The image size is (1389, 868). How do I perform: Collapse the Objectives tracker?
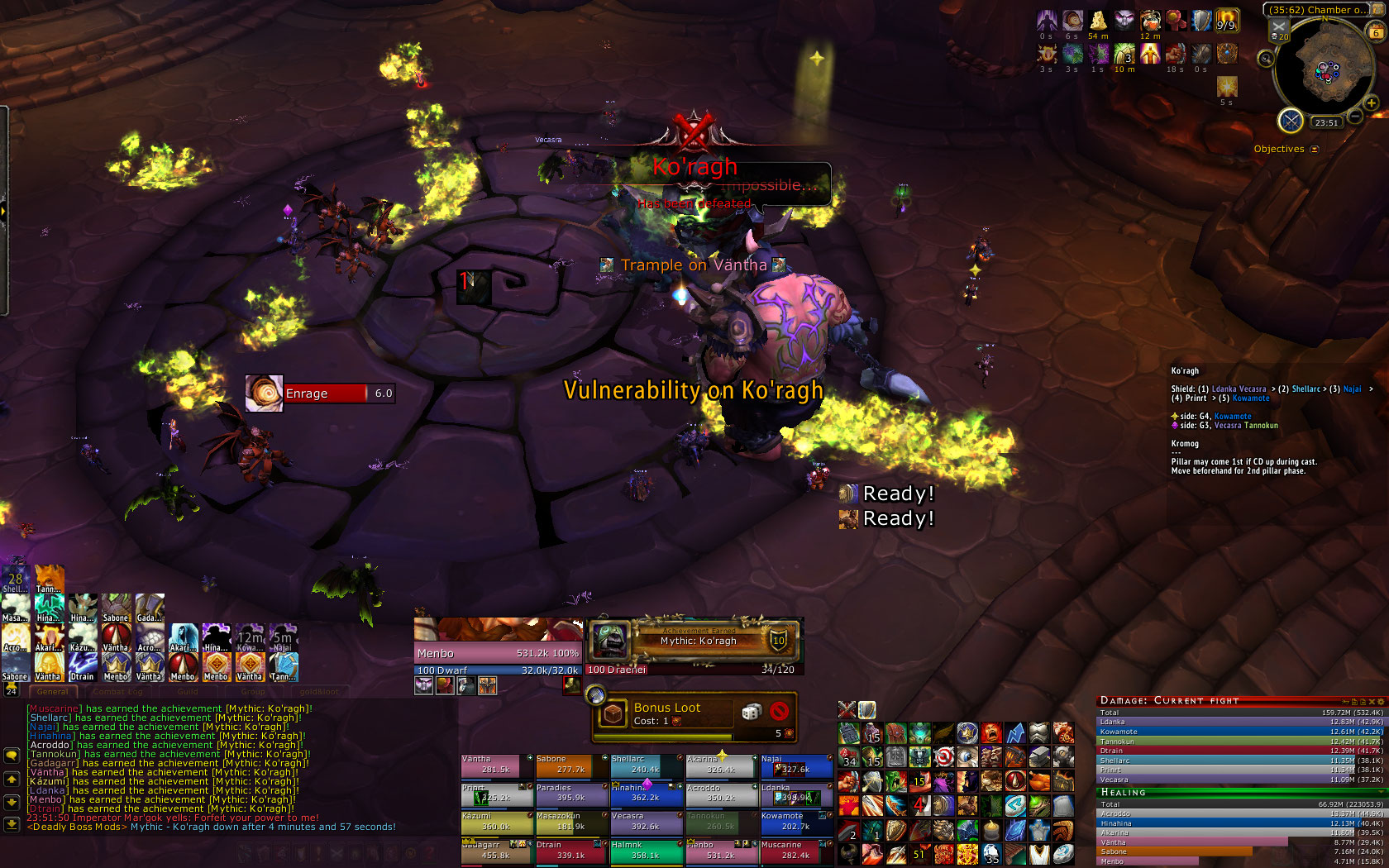[1315, 150]
